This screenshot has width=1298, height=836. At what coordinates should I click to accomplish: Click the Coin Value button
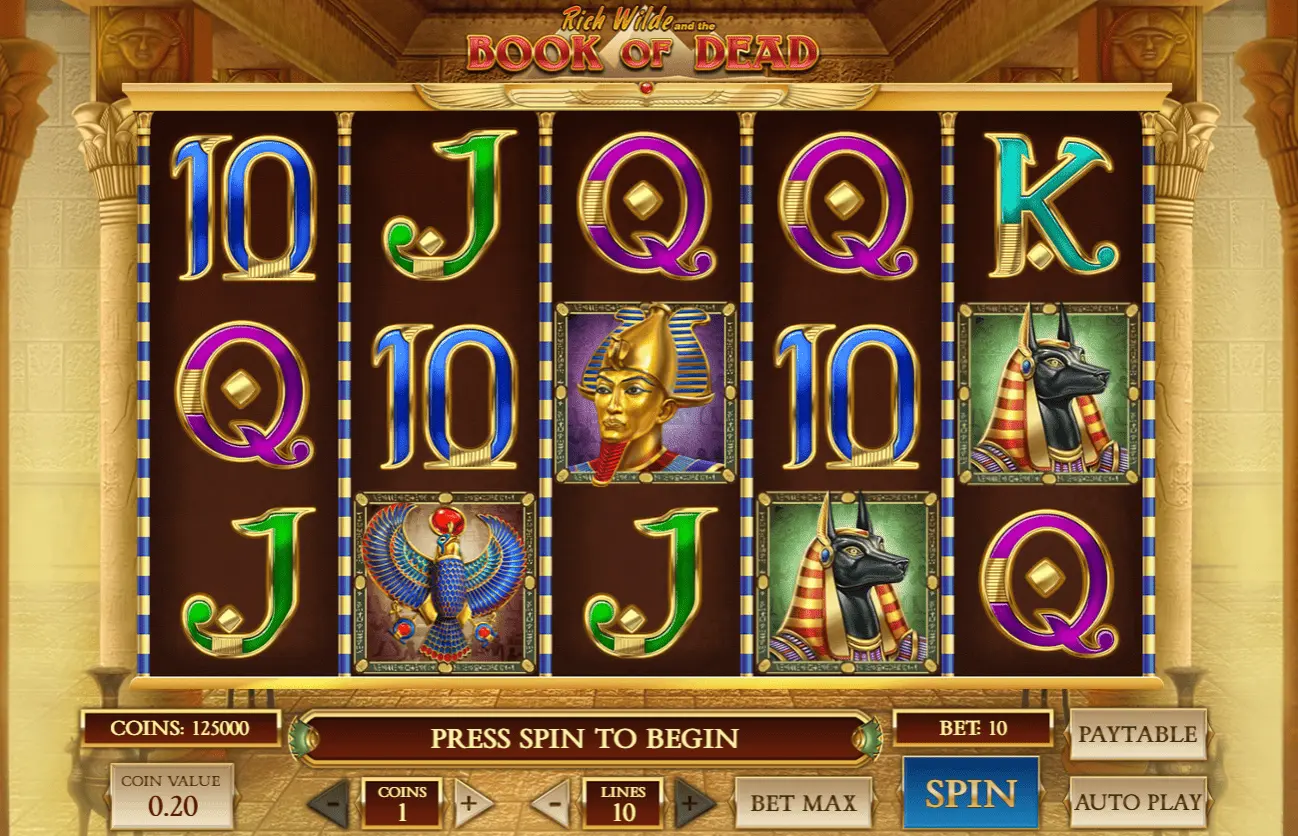pyautogui.click(x=172, y=796)
